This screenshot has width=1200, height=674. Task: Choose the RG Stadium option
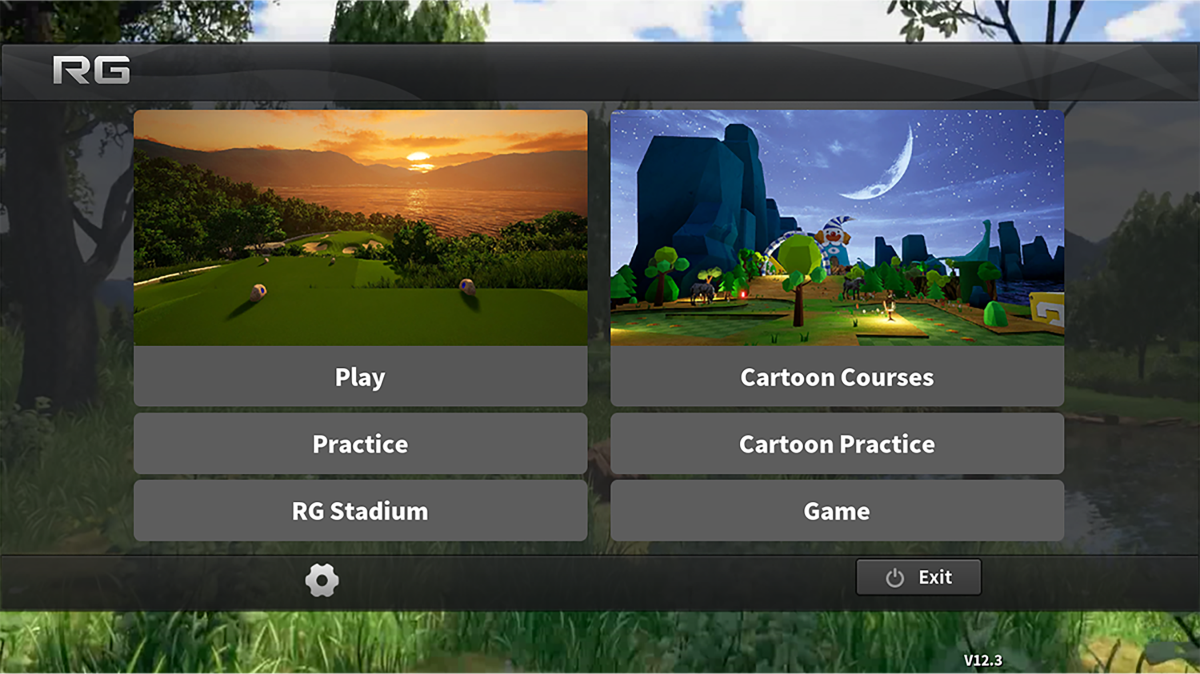click(x=360, y=511)
